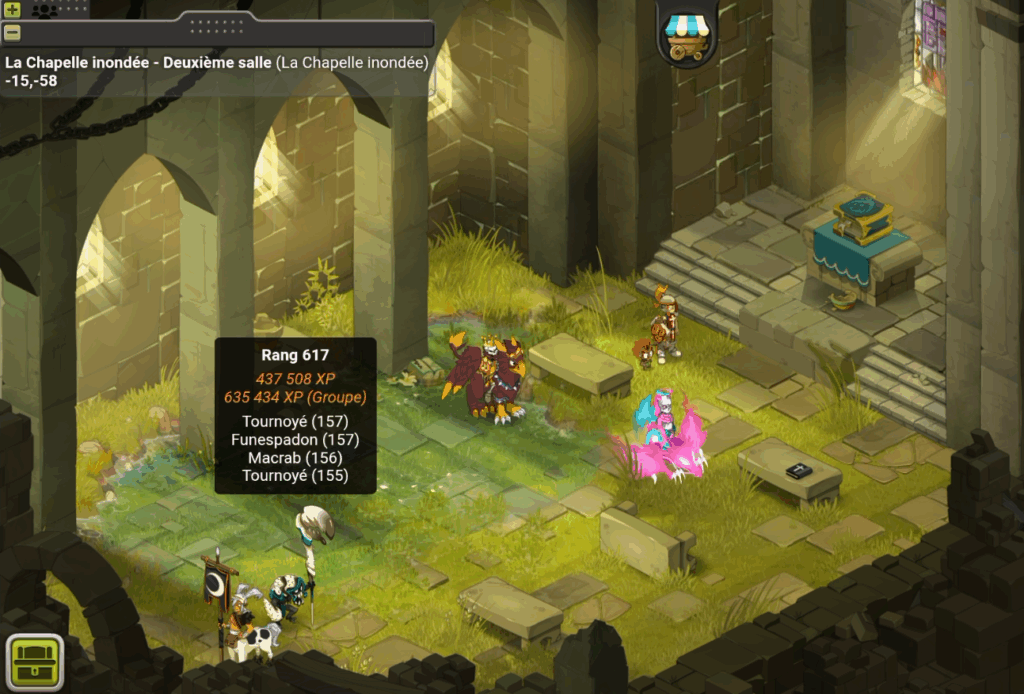Open the party group silhouettes icon
Viewport: 1024px width, 694px height.
(46, 10)
